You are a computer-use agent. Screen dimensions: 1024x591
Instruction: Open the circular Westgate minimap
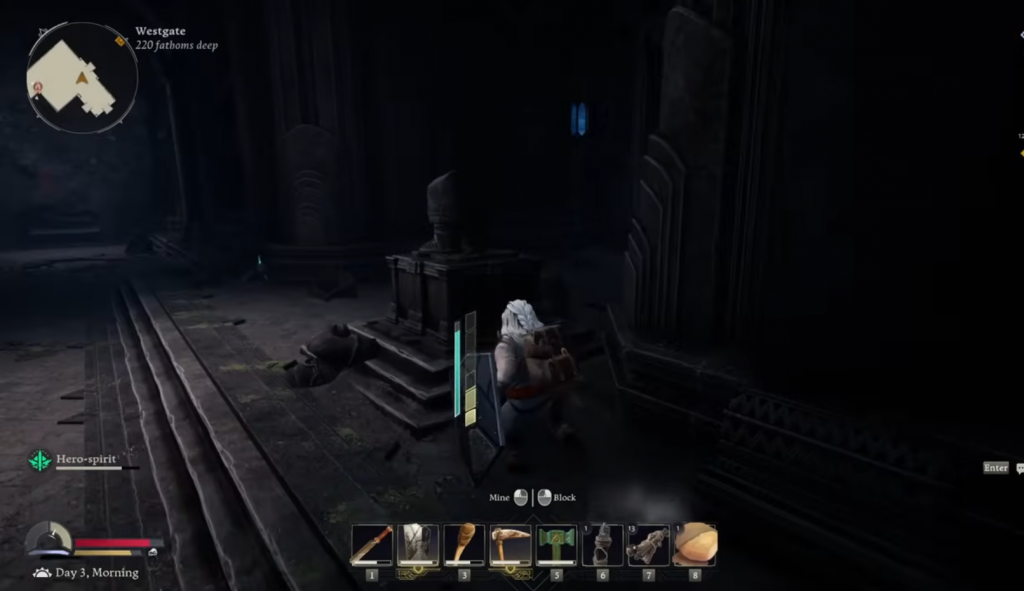81,78
